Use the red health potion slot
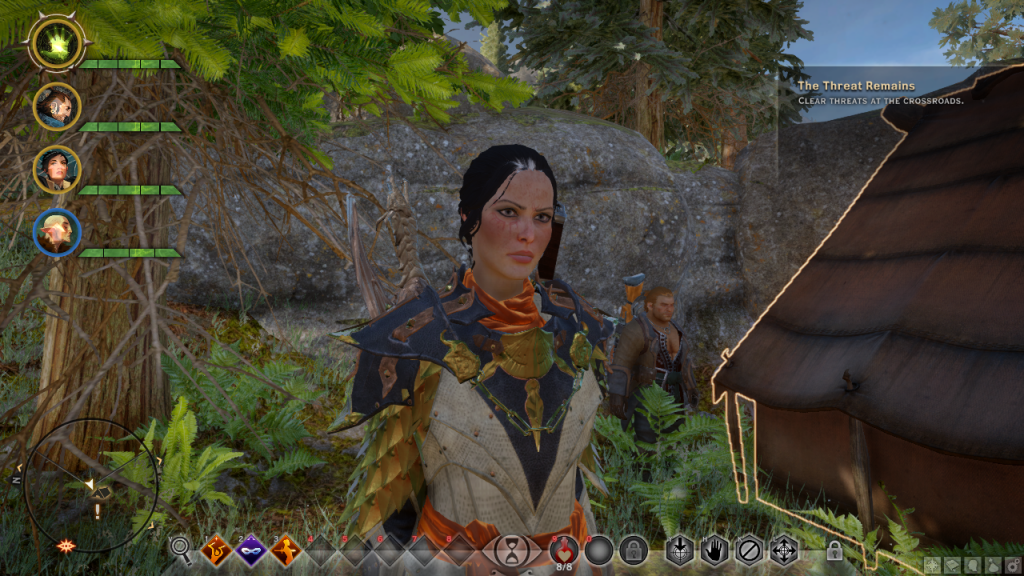The width and height of the screenshot is (1024, 576). (564, 549)
